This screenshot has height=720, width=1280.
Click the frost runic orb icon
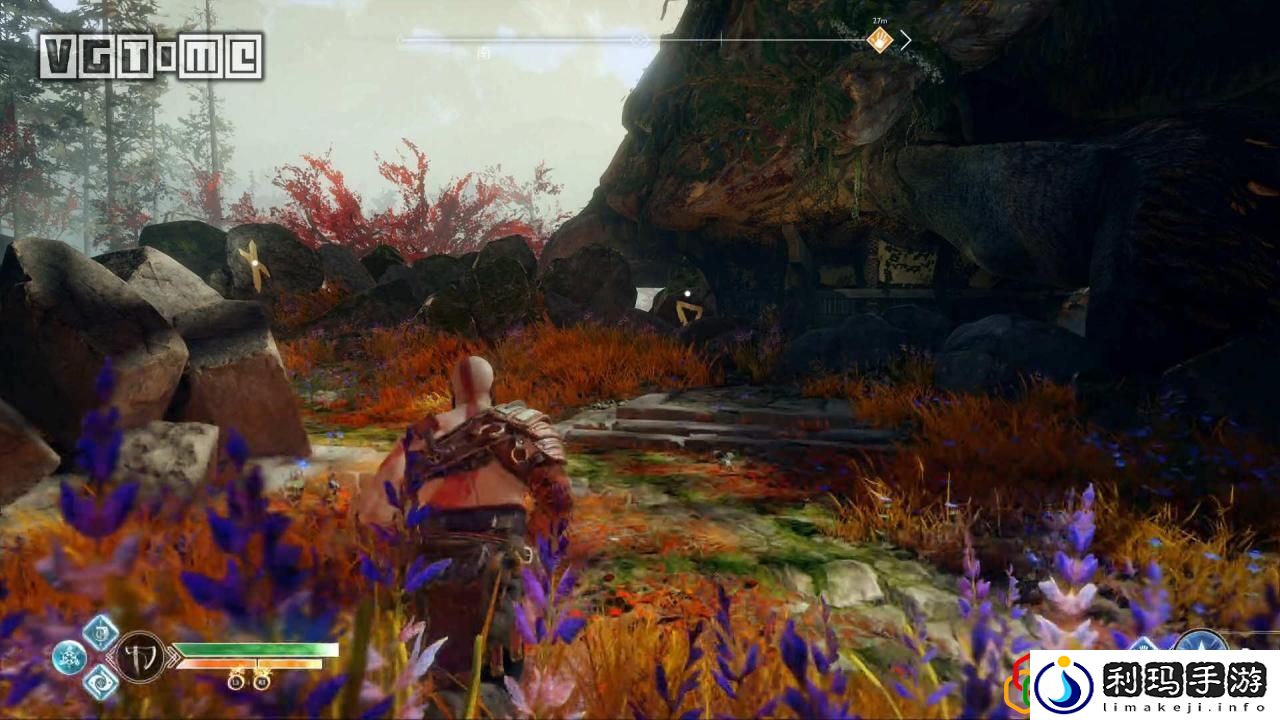(69, 657)
